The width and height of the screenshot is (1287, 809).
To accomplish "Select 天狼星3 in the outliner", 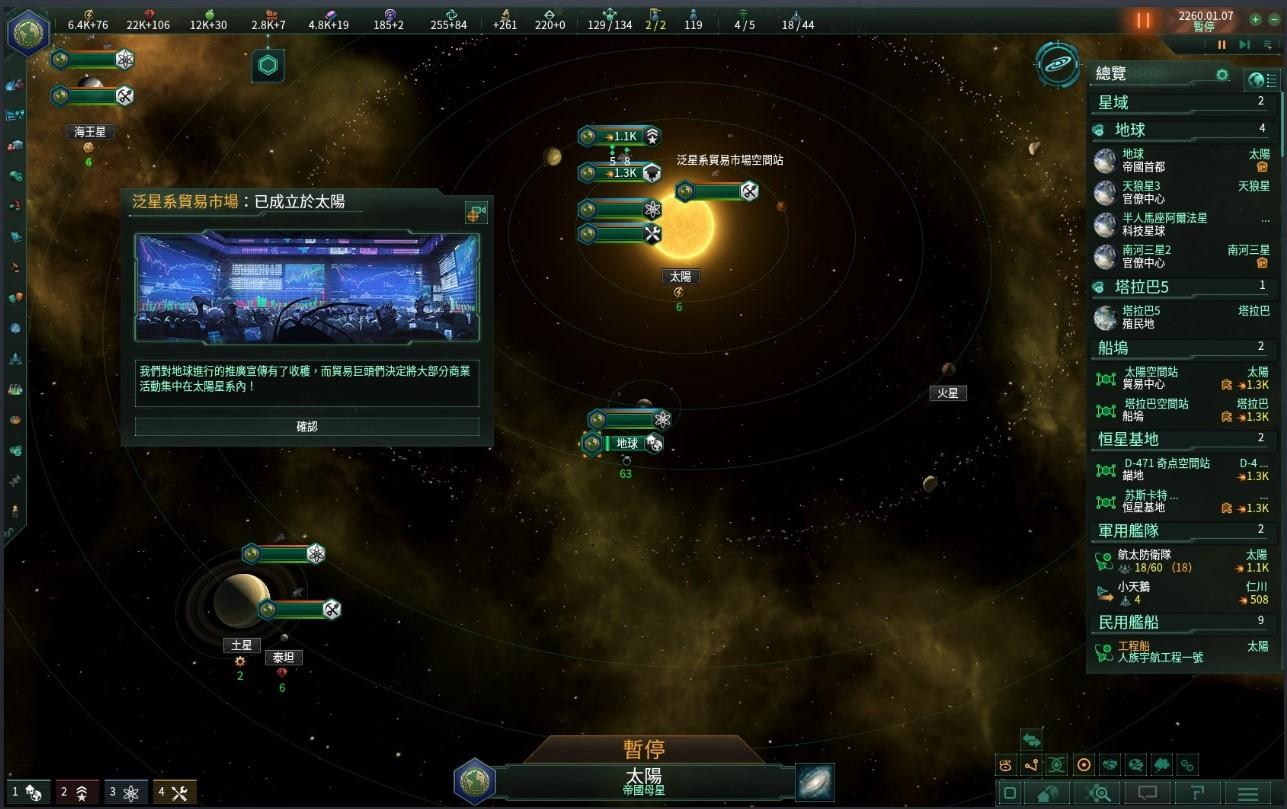I will [1140, 192].
